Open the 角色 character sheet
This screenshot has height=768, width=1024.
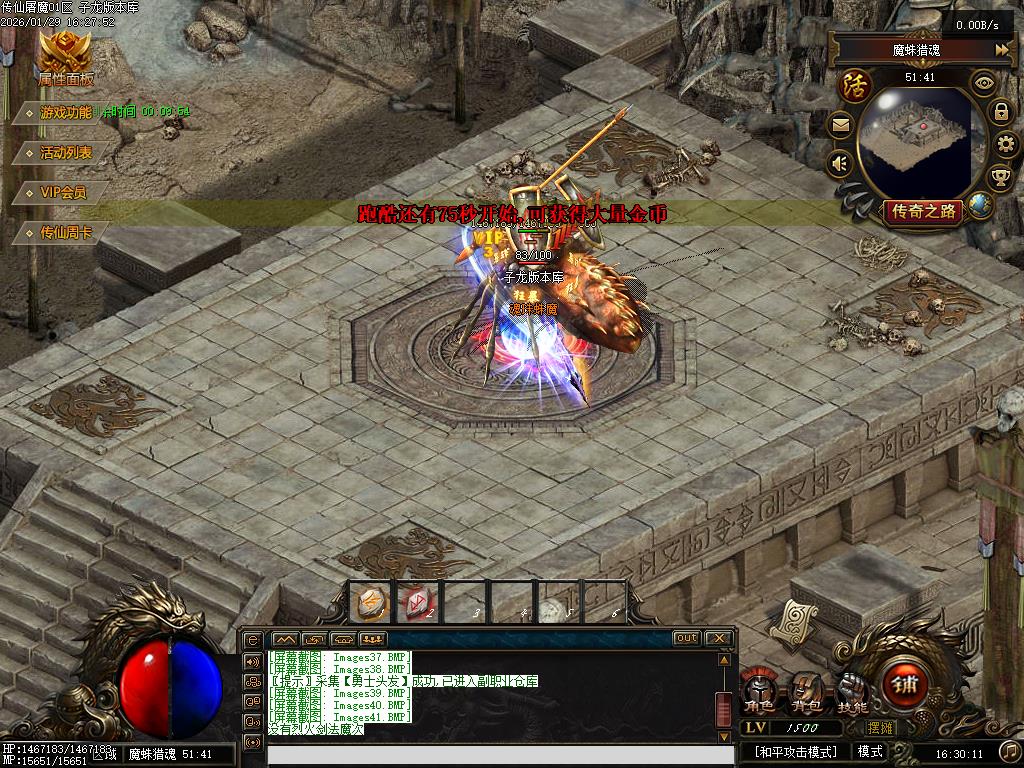[x=762, y=692]
